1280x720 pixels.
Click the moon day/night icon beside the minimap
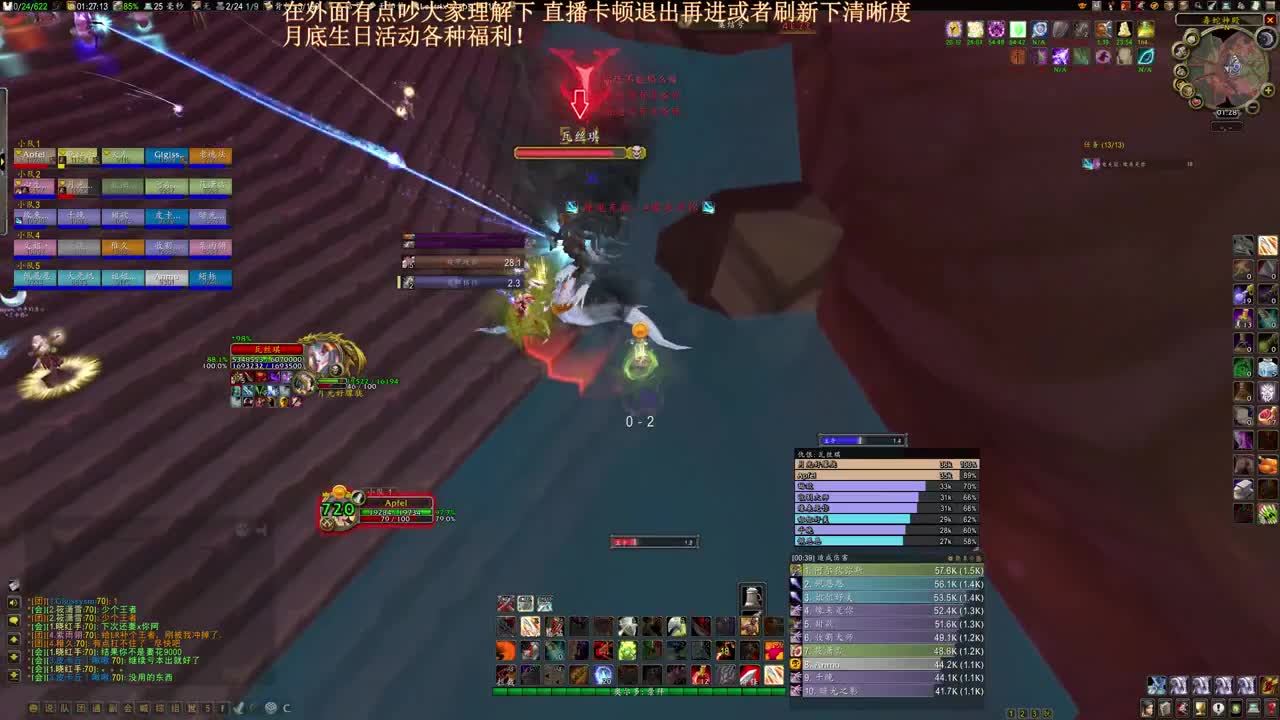[1266, 37]
